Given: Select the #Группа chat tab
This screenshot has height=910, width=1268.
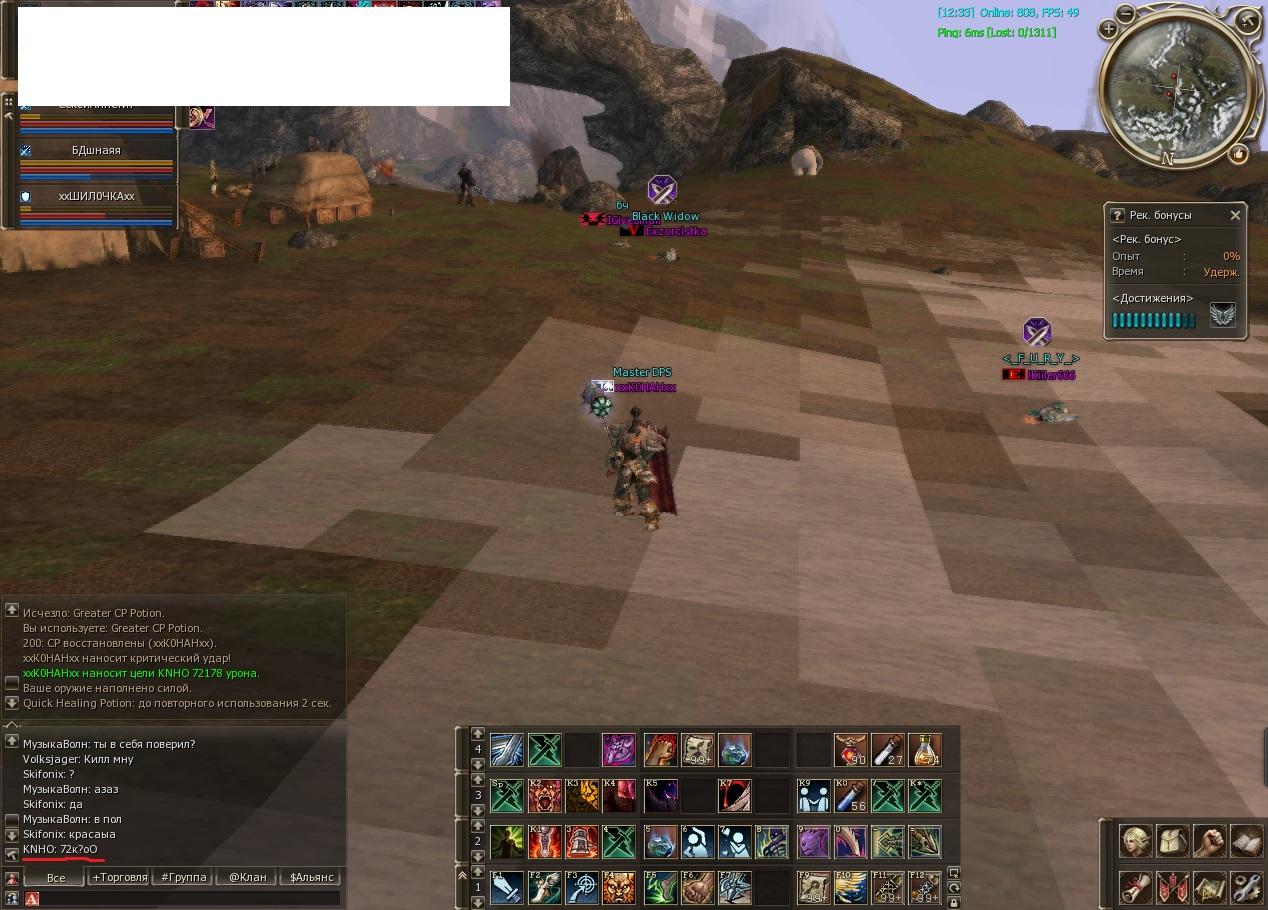Looking at the screenshot, I should point(183,877).
